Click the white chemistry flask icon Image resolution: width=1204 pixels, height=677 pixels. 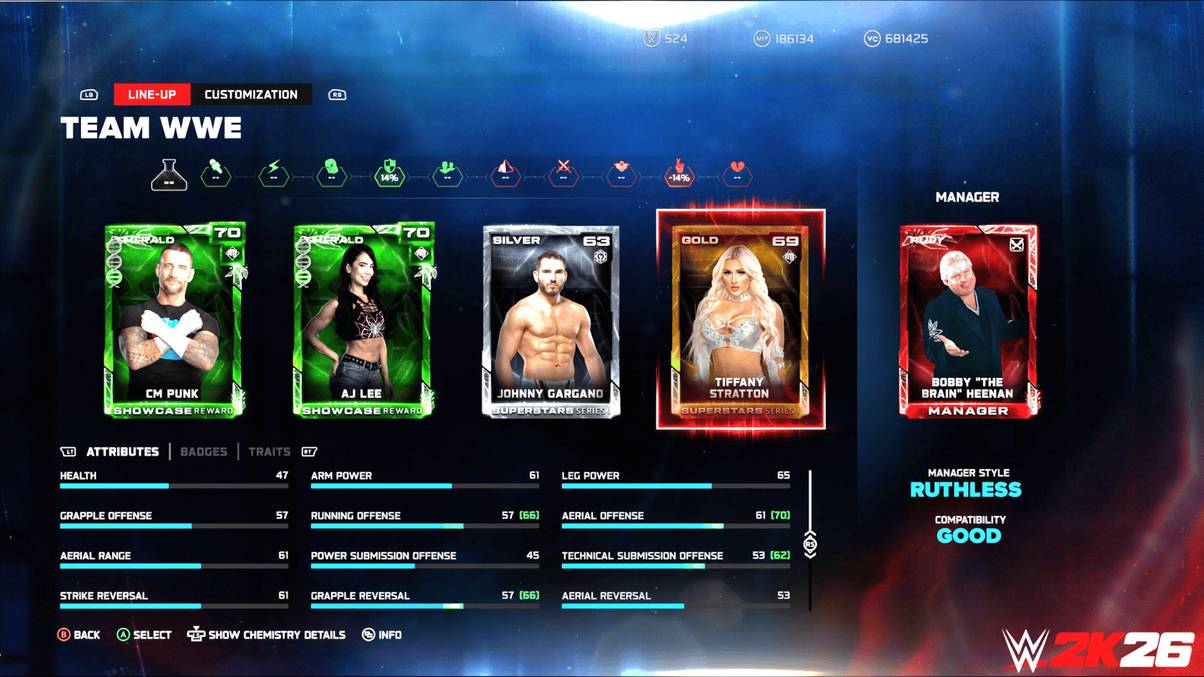pos(169,175)
